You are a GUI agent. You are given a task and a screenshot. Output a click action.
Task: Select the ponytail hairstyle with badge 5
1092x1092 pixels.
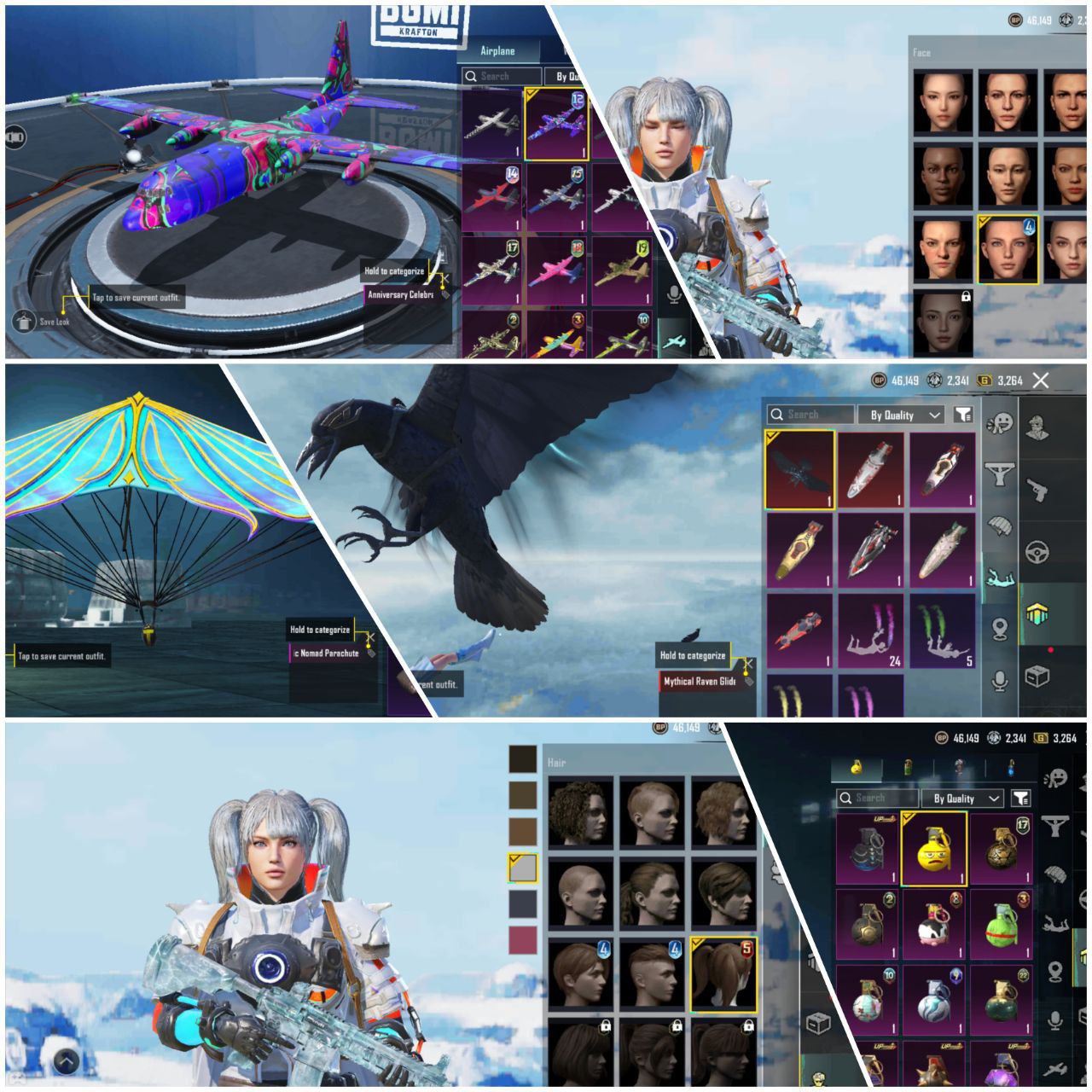point(723,974)
